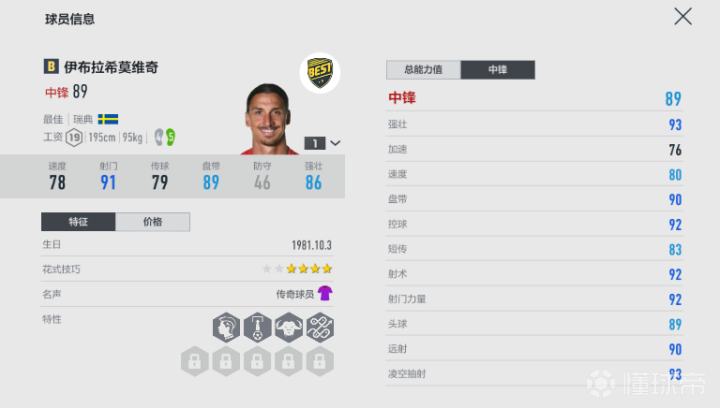
Task: Switch to the 中锋 stats tab
Action: point(498,70)
